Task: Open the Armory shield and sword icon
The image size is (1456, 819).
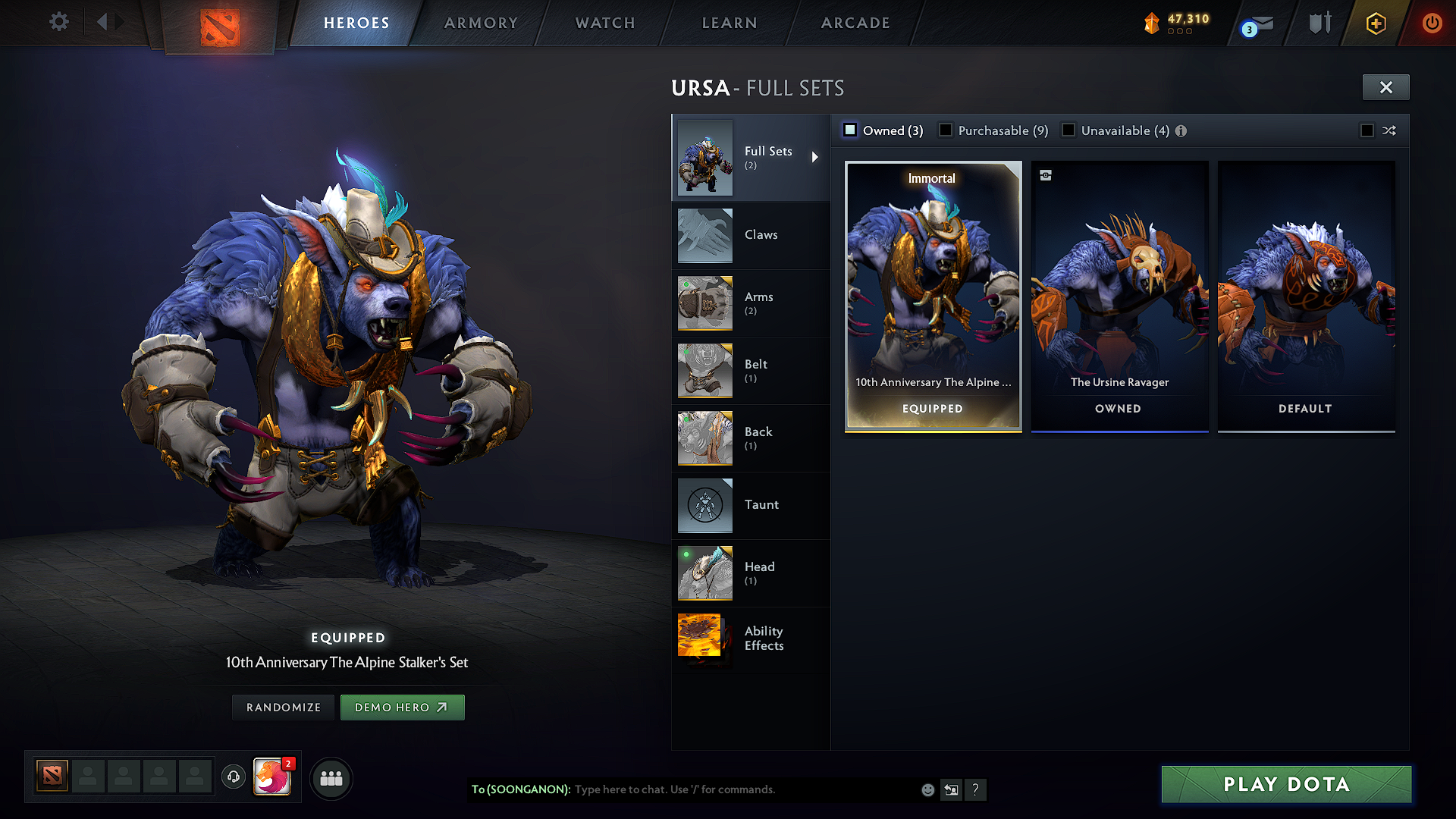Action: pyautogui.click(x=1319, y=23)
